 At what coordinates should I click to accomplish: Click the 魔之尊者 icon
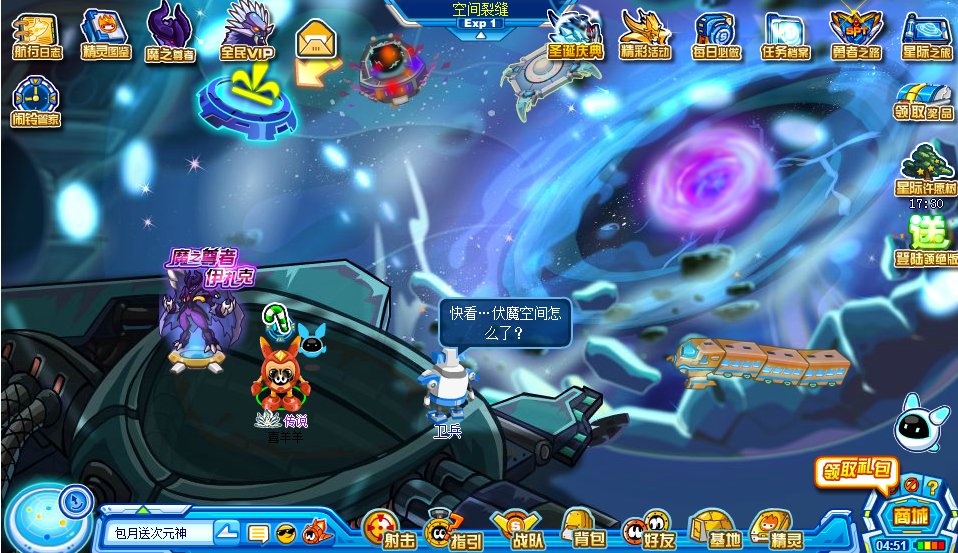[170, 33]
